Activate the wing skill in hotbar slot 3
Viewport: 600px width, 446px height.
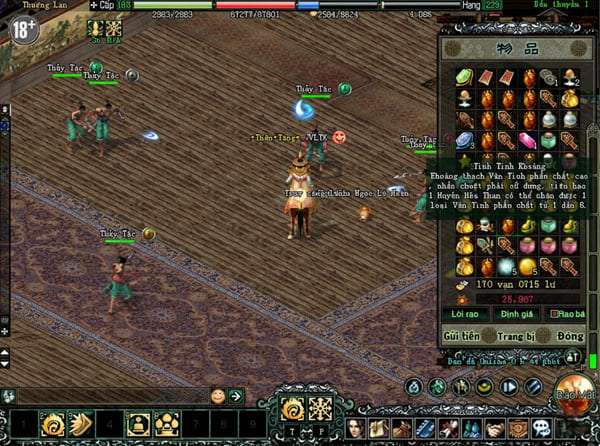click(x=80, y=424)
